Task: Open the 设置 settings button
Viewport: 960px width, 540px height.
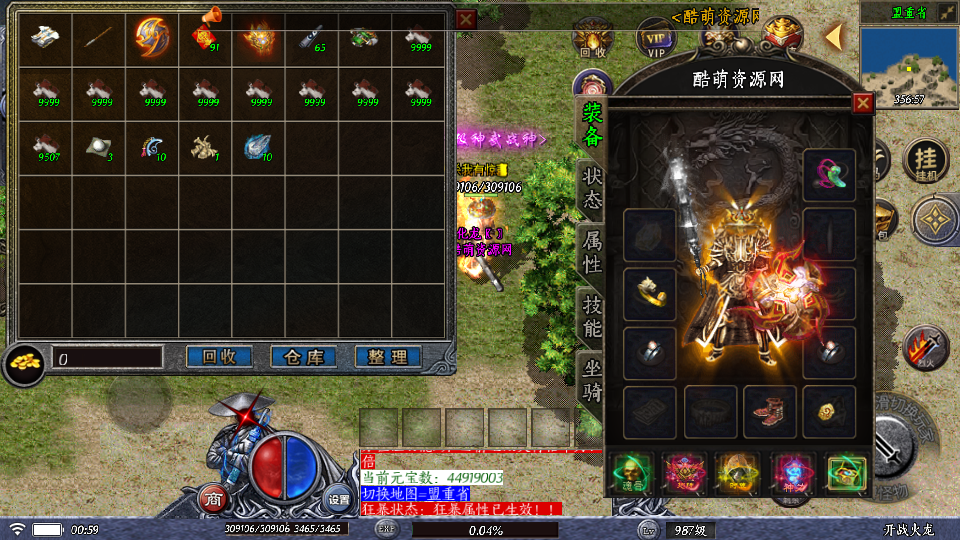Action: point(339,498)
